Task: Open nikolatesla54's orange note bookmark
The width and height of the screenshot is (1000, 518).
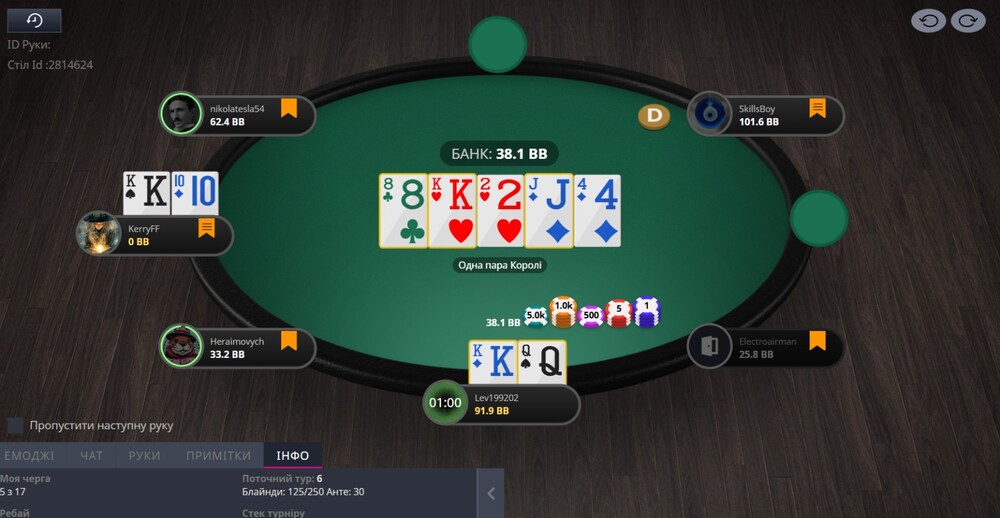Action: click(x=289, y=108)
